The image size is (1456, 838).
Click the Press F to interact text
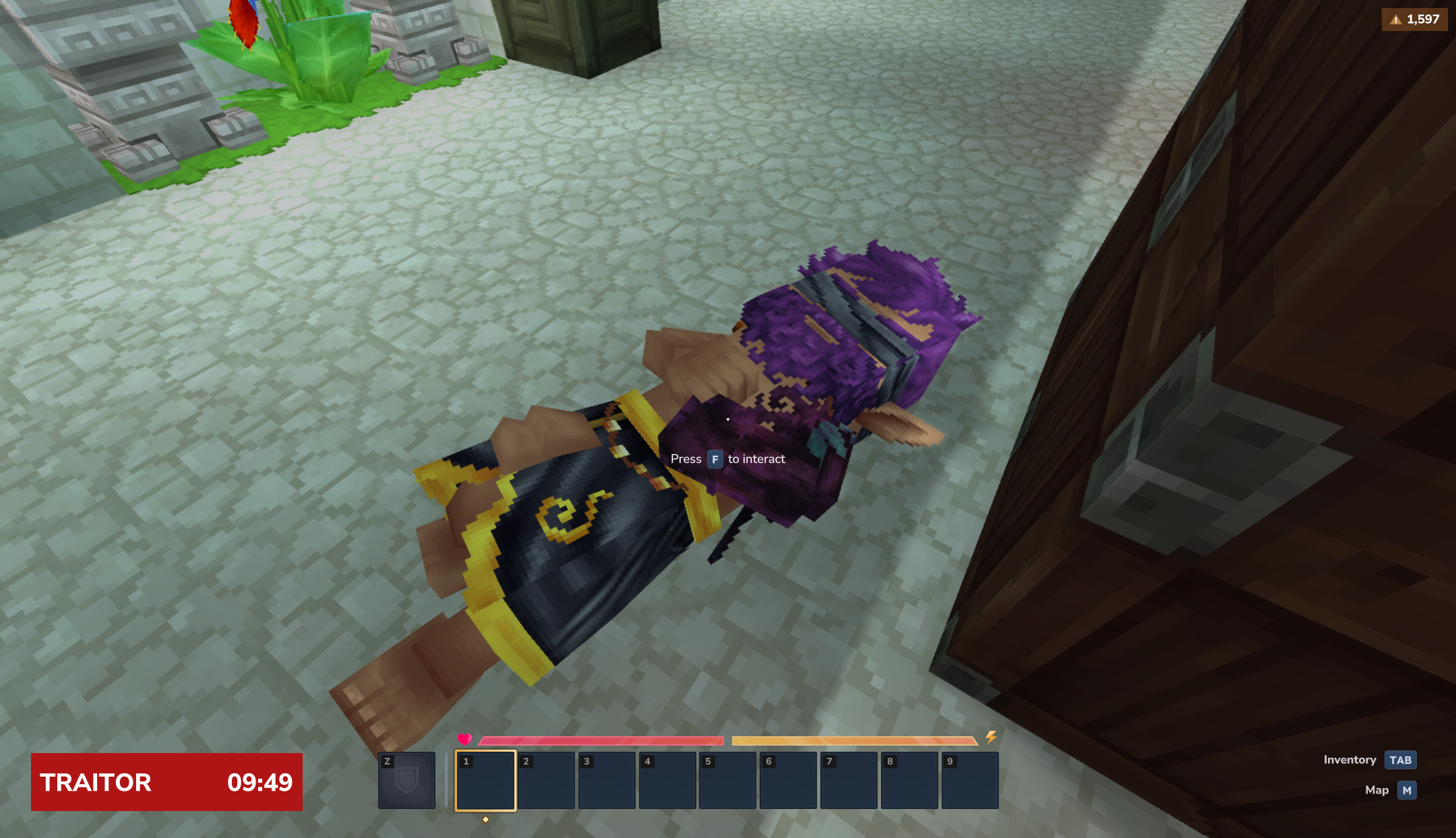(x=728, y=459)
